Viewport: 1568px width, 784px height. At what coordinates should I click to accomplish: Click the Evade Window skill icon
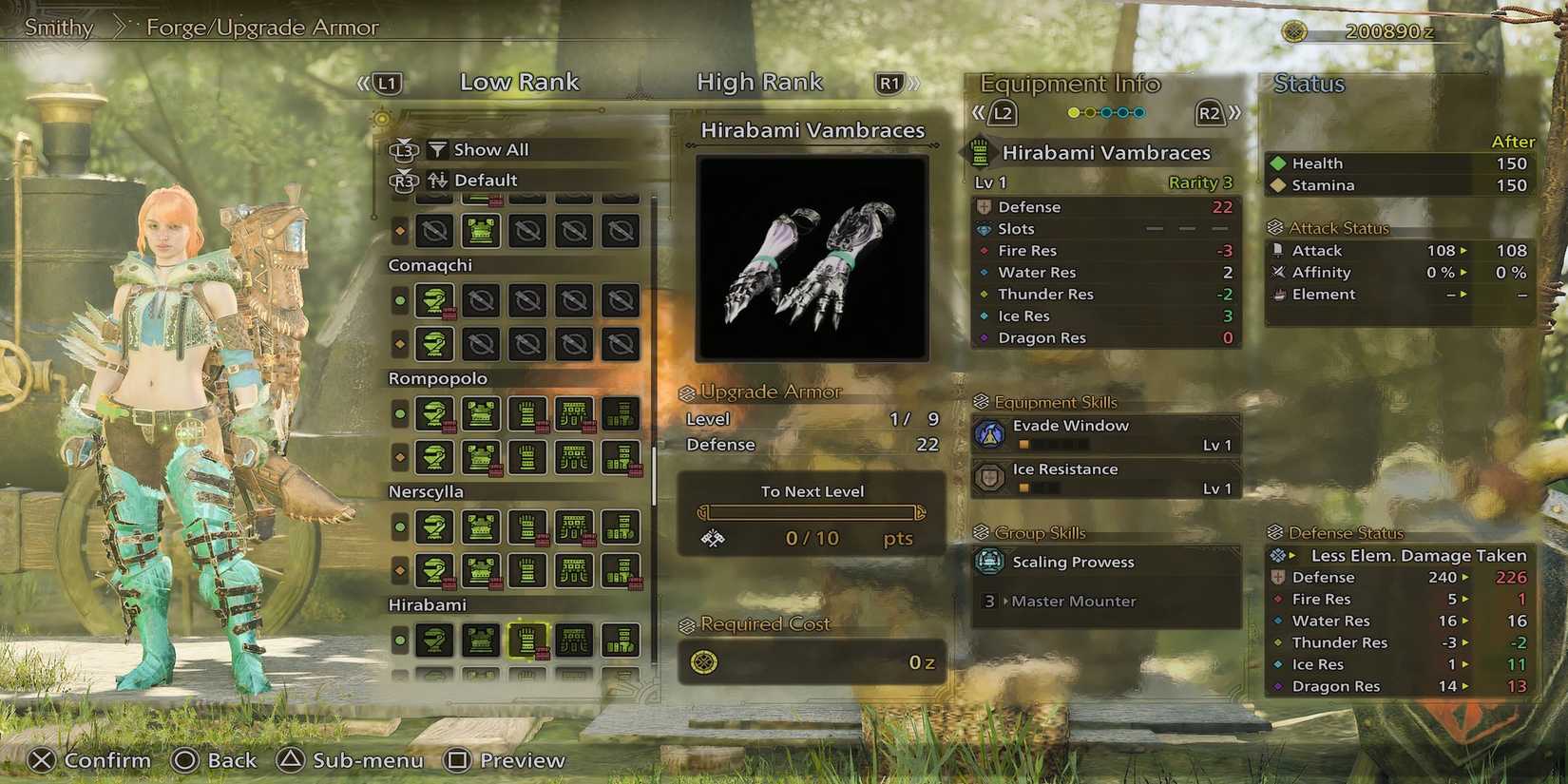[x=991, y=433]
